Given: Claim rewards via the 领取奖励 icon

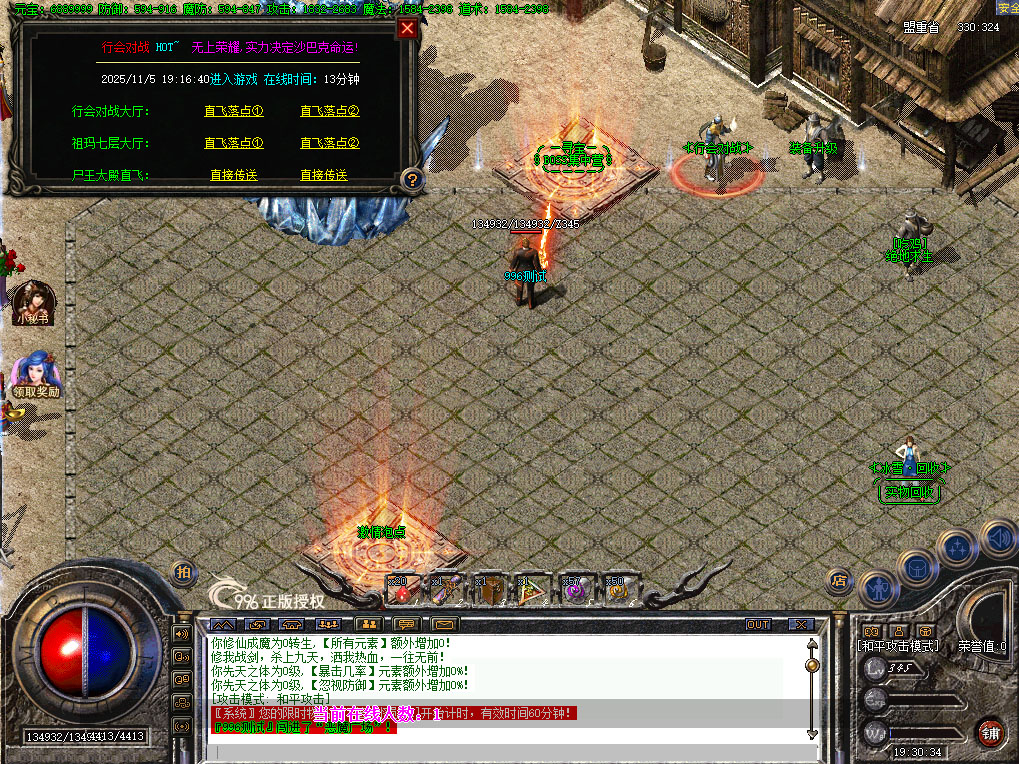Looking at the screenshot, I should point(35,372).
